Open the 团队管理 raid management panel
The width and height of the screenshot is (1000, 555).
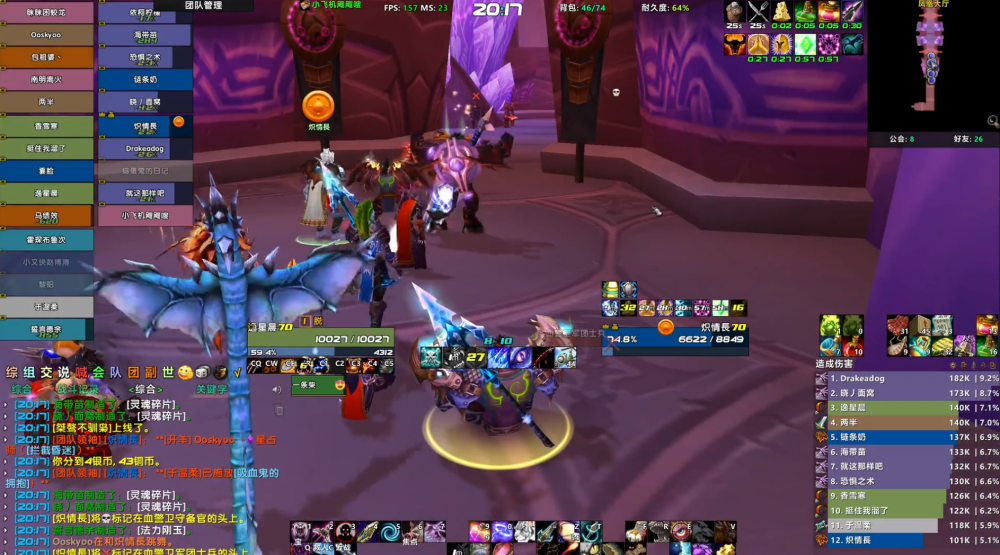[x=203, y=6]
